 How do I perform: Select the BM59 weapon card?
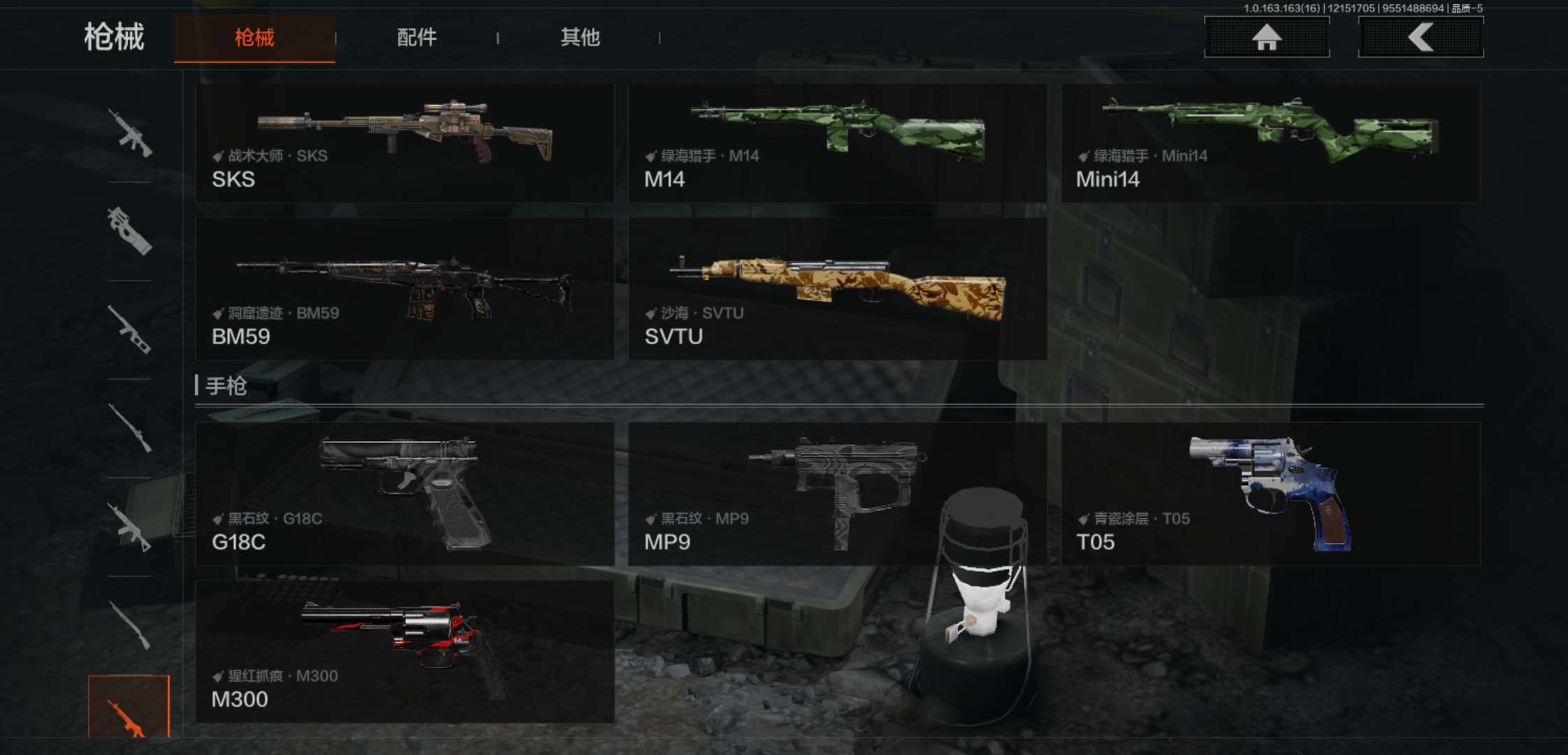pos(405,289)
